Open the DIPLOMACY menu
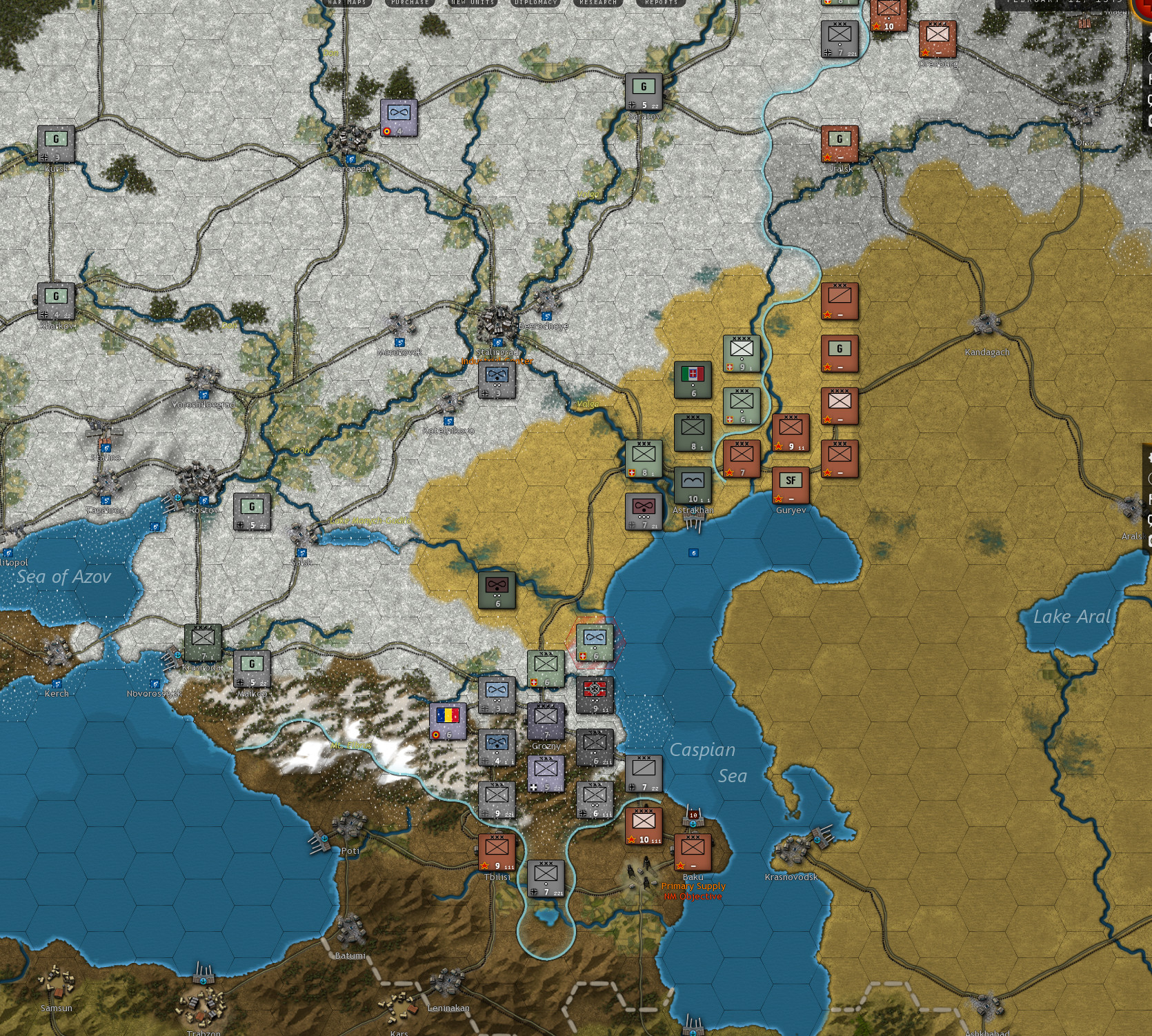 click(535, 3)
